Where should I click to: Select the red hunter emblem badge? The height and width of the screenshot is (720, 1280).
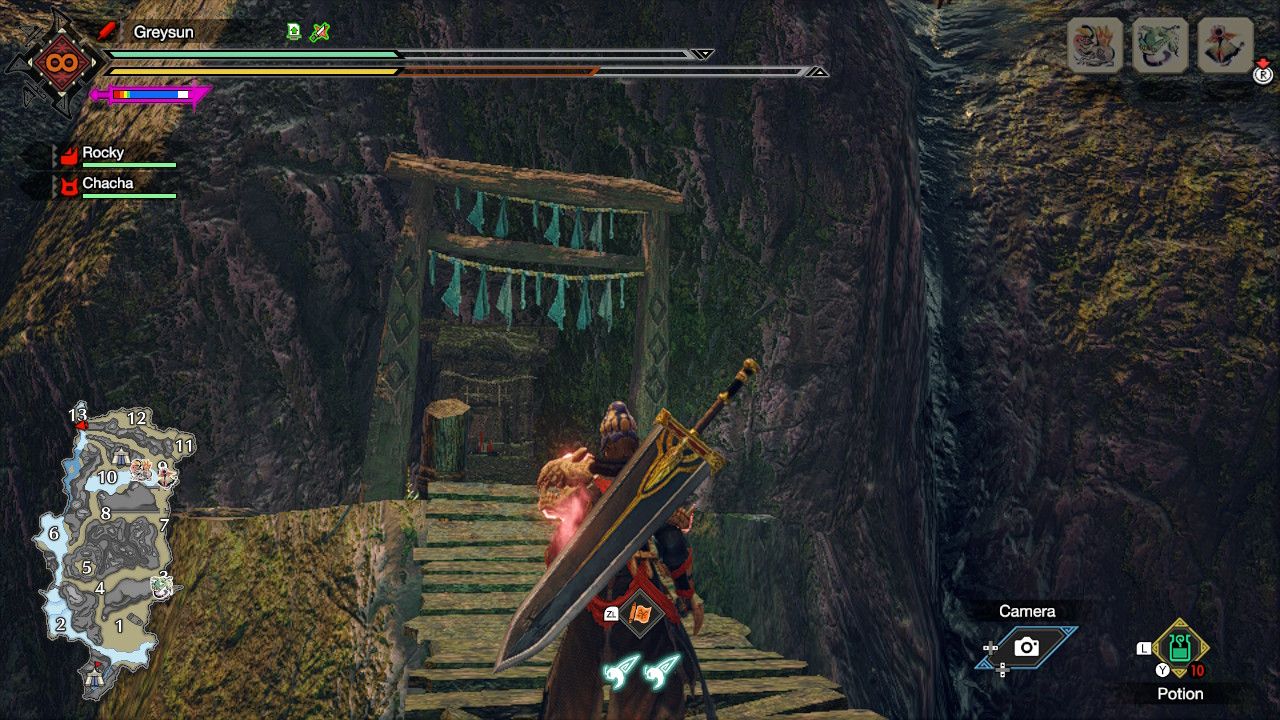(61, 62)
